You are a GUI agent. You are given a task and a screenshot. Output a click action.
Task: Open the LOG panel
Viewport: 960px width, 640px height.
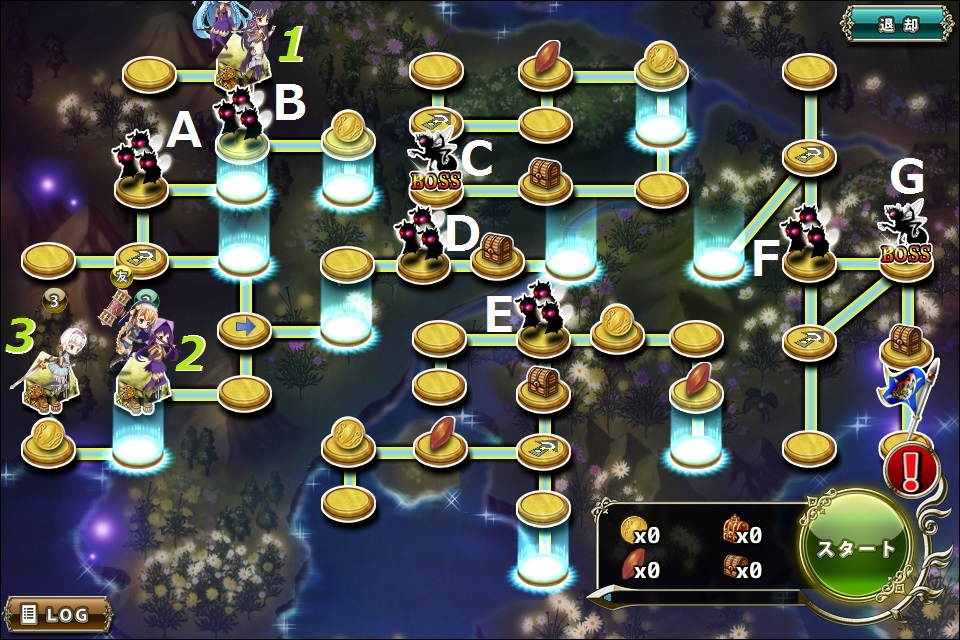point(58,612)
